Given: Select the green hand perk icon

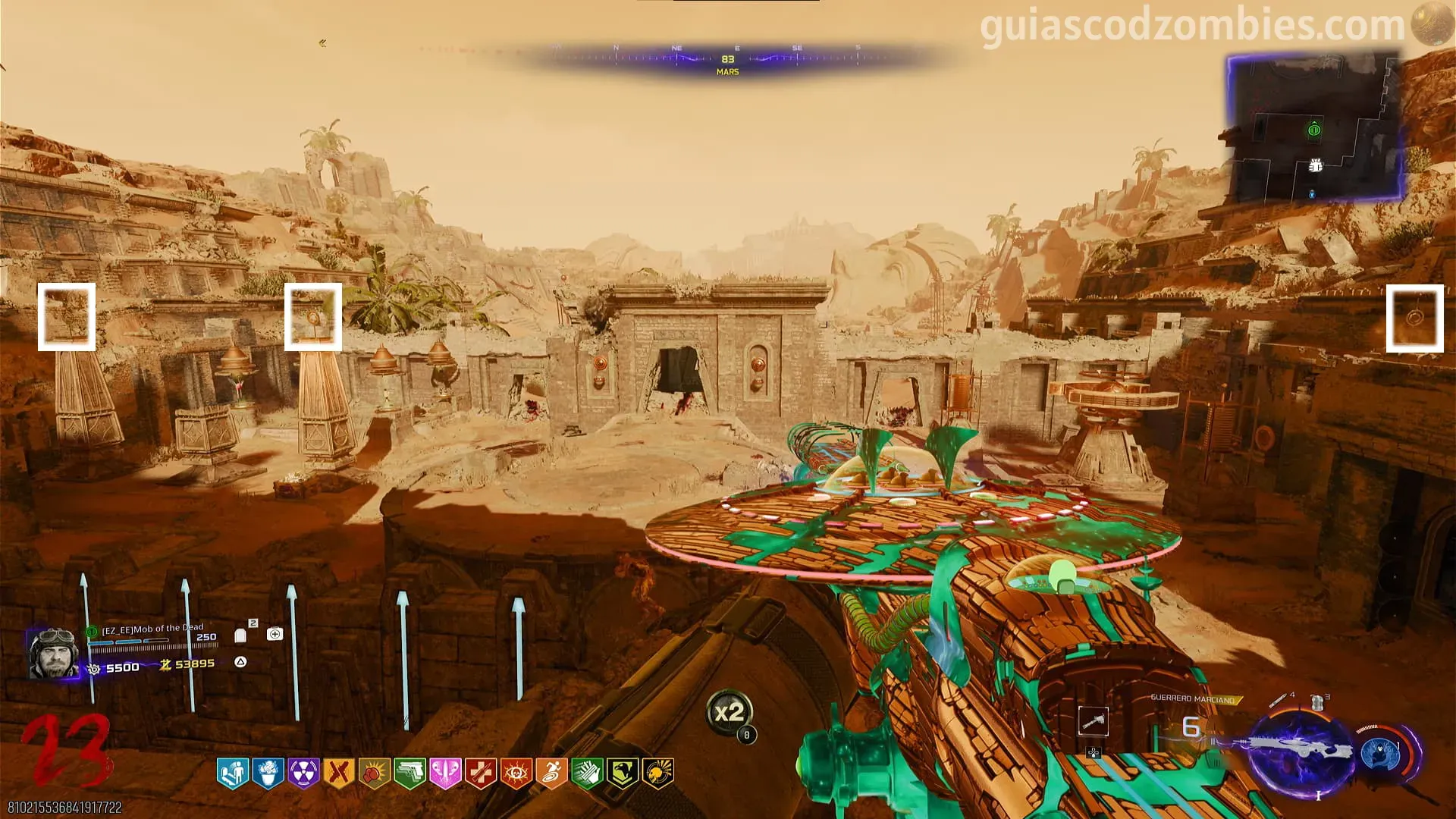Looking at the screenshot, I should click(x=586, y=773).
